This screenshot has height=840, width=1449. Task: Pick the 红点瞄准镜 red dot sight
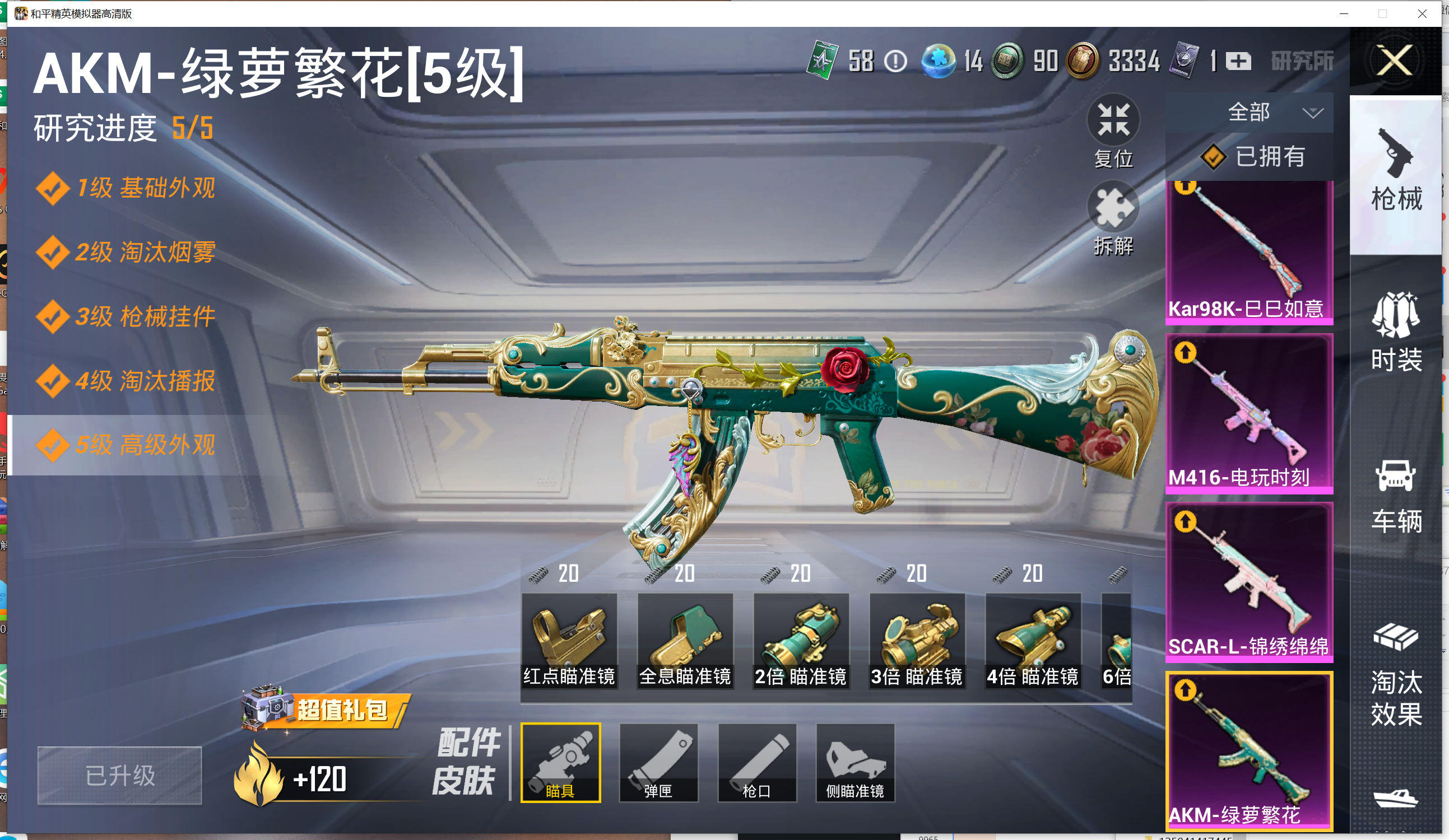[569, 640]
